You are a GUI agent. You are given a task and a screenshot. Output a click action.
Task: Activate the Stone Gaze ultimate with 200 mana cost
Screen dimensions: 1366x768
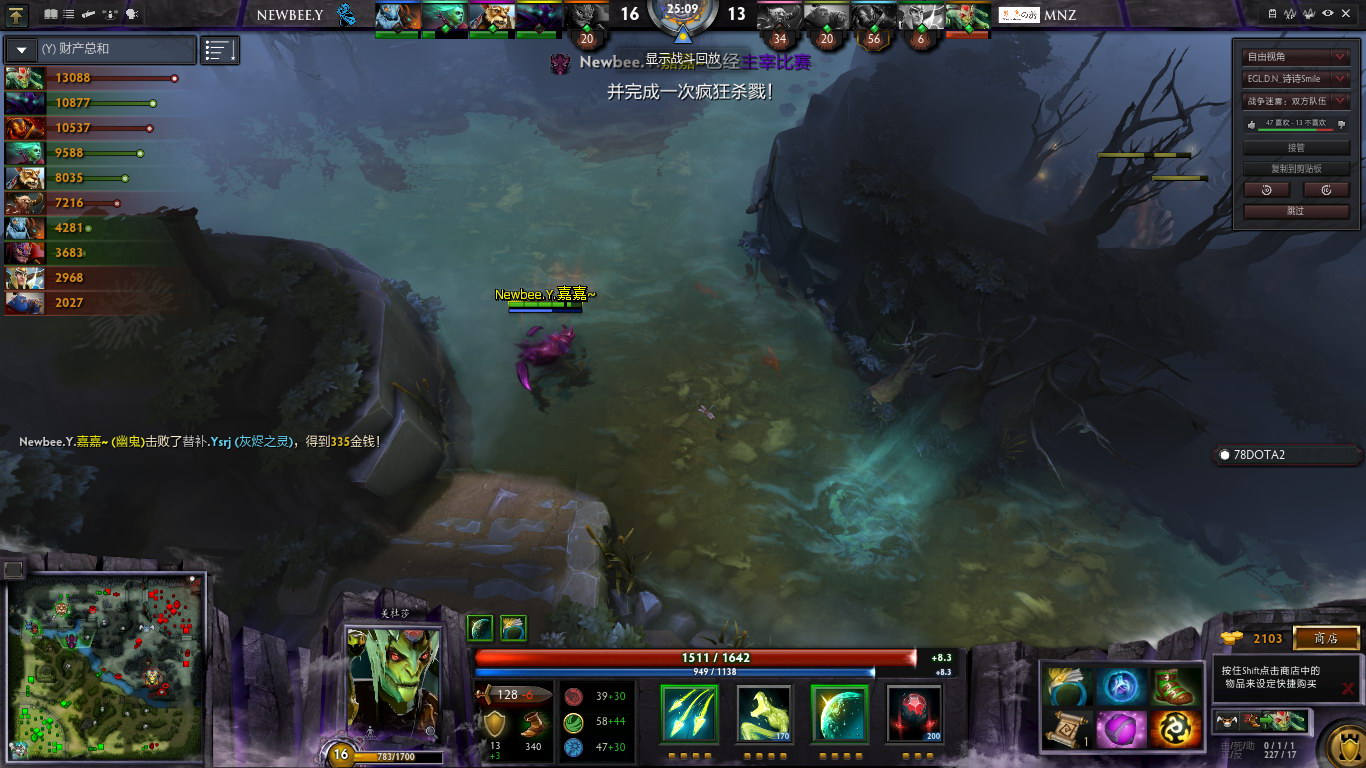pyautogui.click(x=914, y=713)
